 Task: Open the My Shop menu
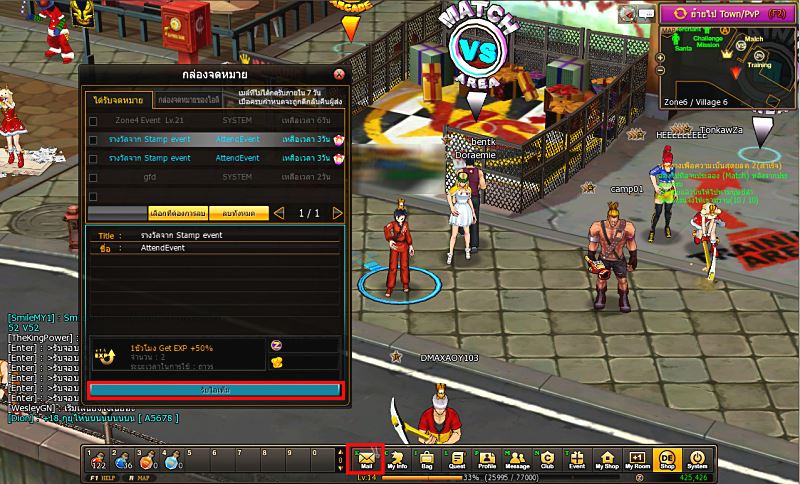[607, 460]
